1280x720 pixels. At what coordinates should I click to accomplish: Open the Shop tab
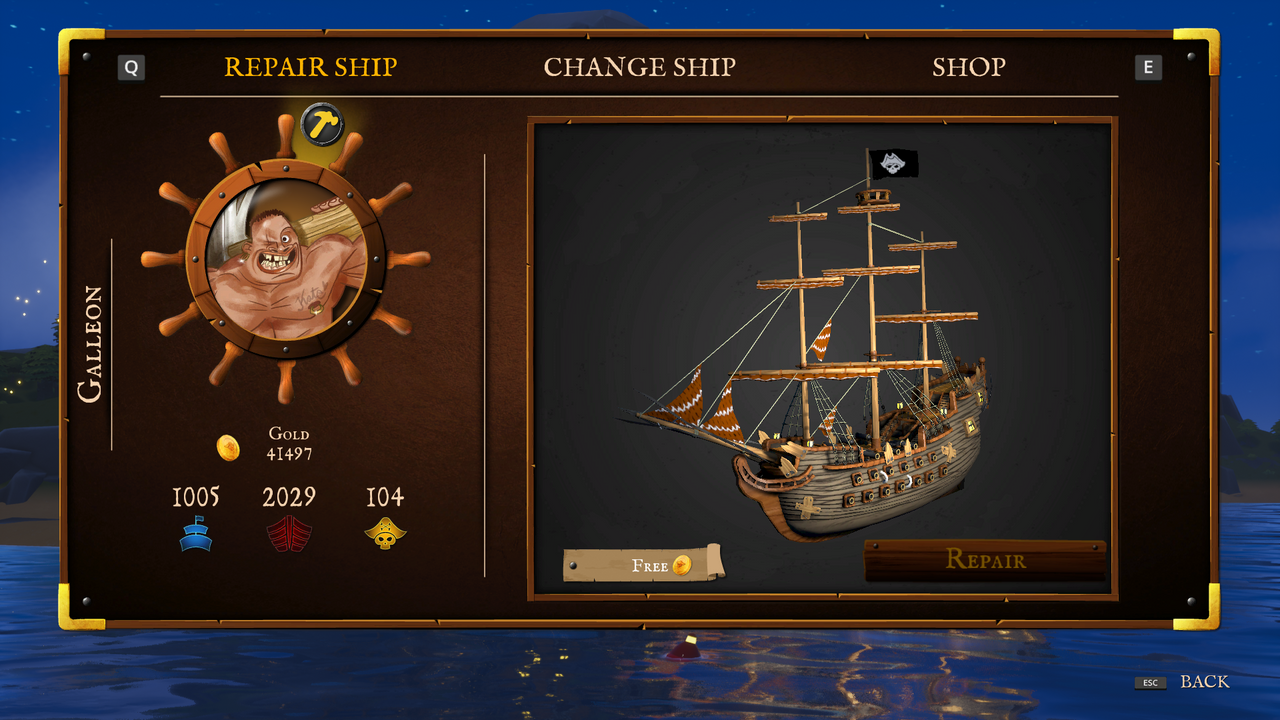[x=968, y=67]
